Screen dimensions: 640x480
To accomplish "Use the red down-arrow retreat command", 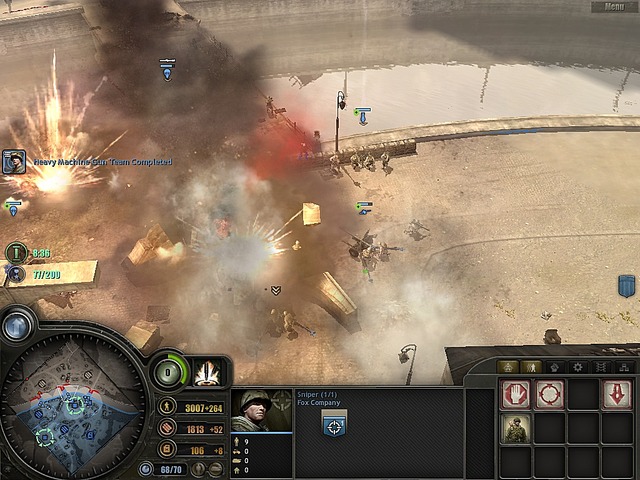I will [x=616, y=395].
